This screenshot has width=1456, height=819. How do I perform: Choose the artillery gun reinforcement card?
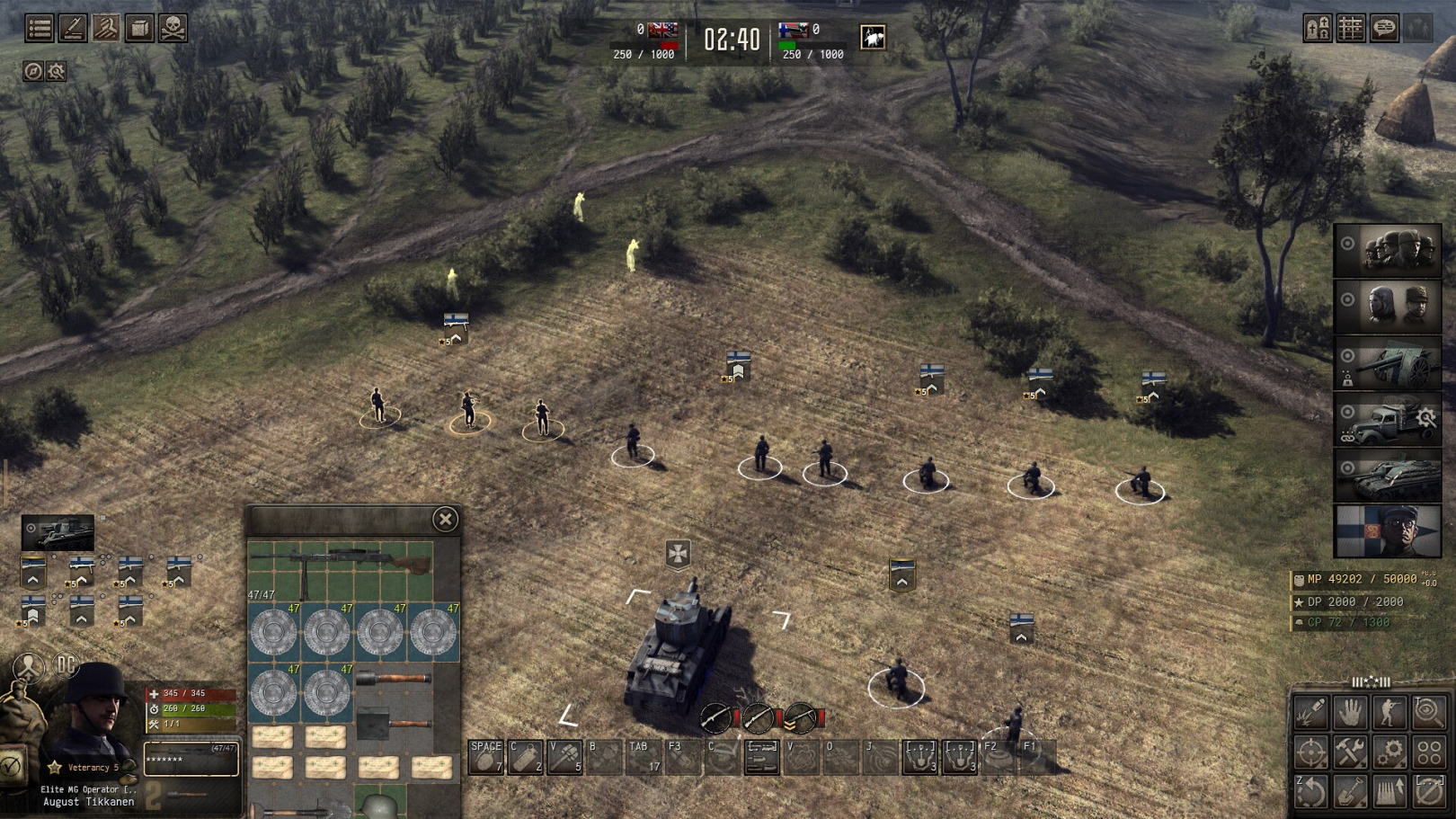pyautogui.click(x=1388, y=362)
